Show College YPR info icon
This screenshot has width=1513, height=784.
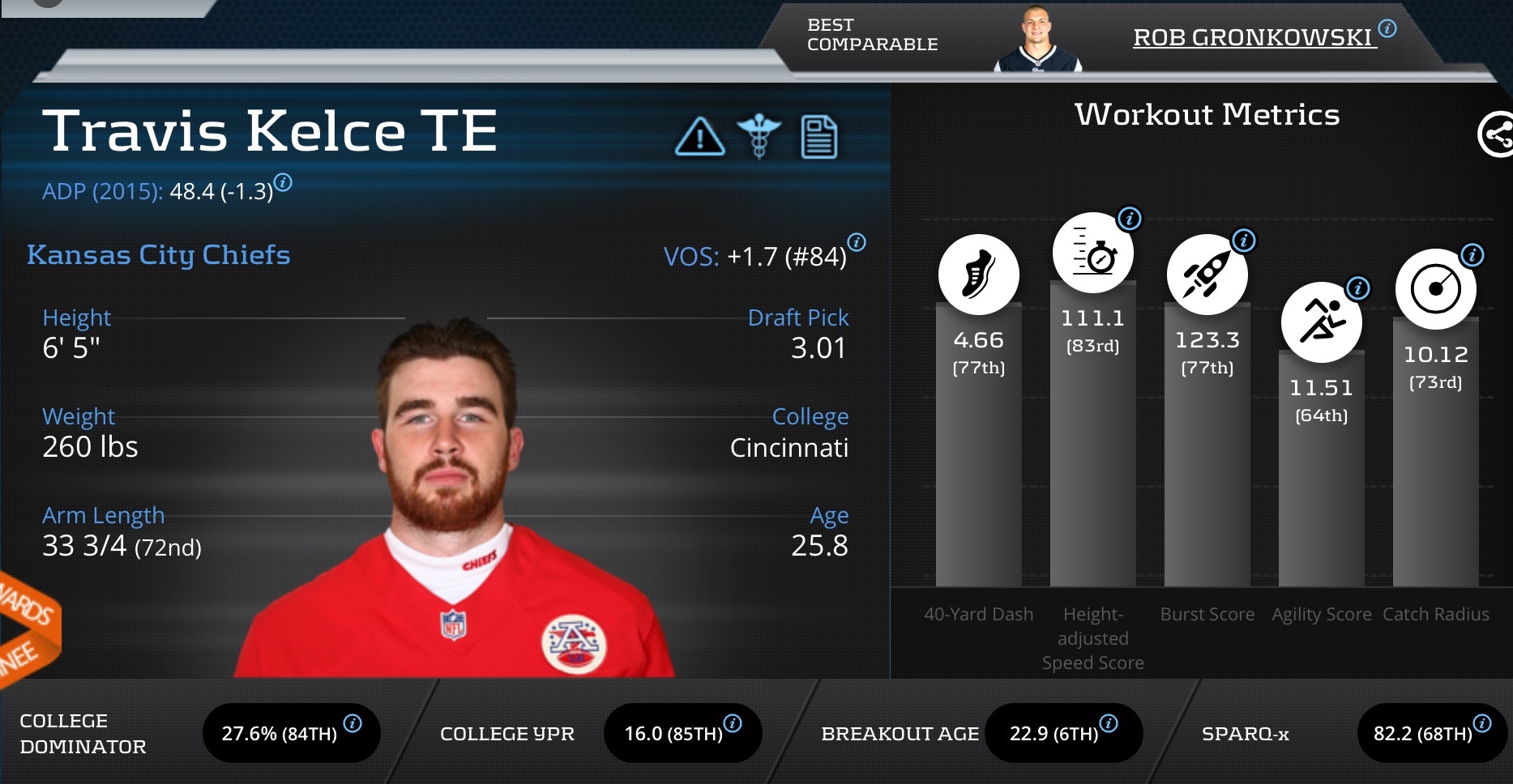733,723
